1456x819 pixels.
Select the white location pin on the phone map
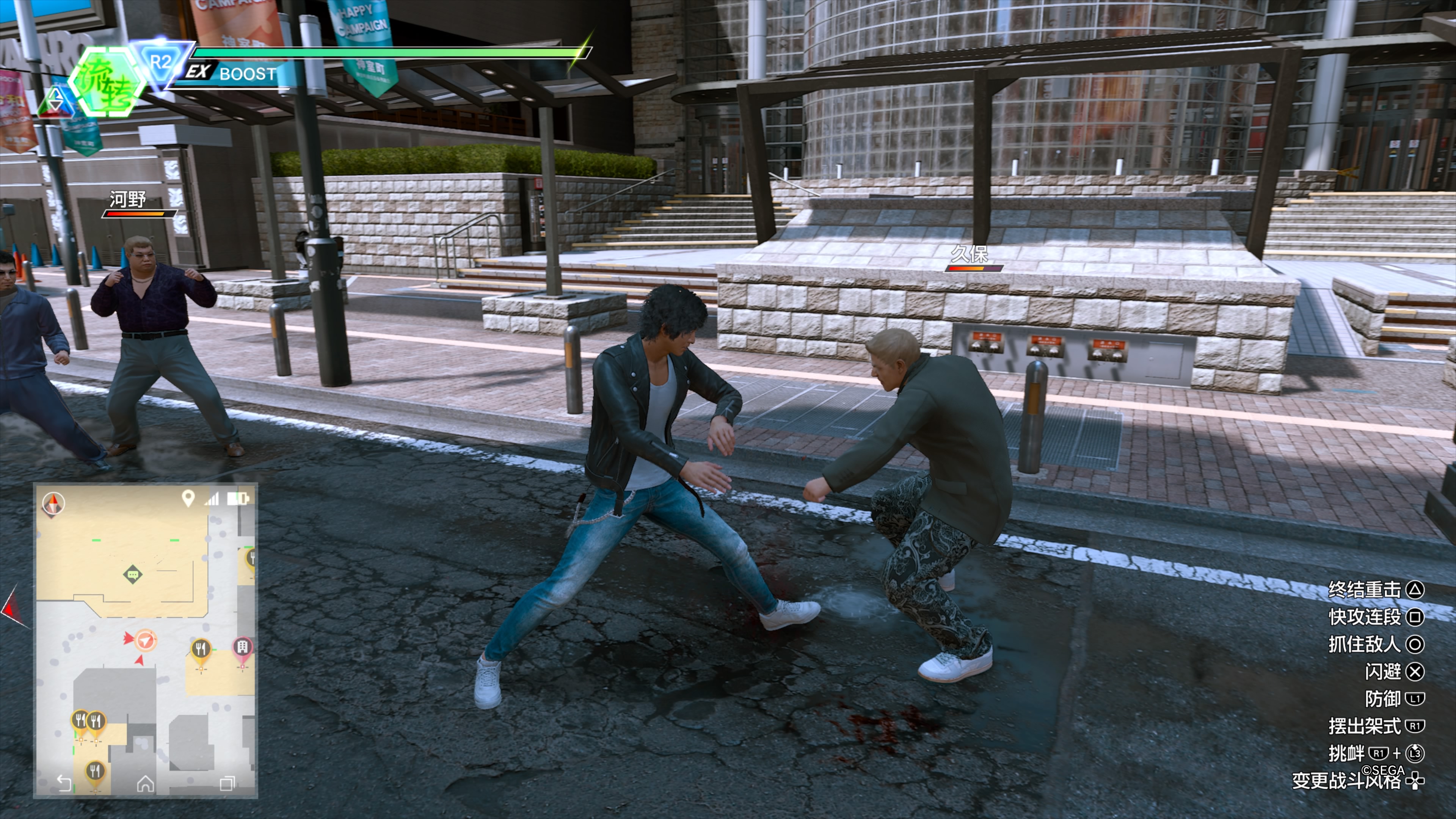188,498
